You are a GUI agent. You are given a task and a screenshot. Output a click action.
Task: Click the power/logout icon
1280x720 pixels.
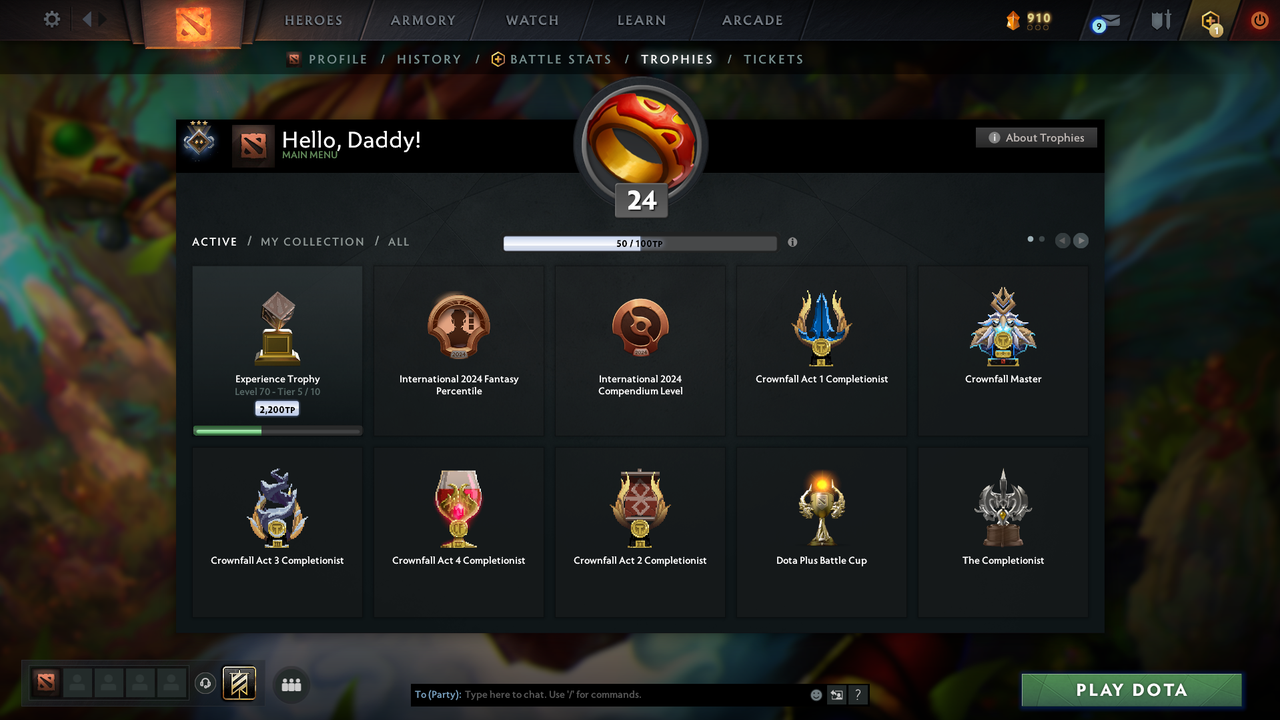(1259, 19)
